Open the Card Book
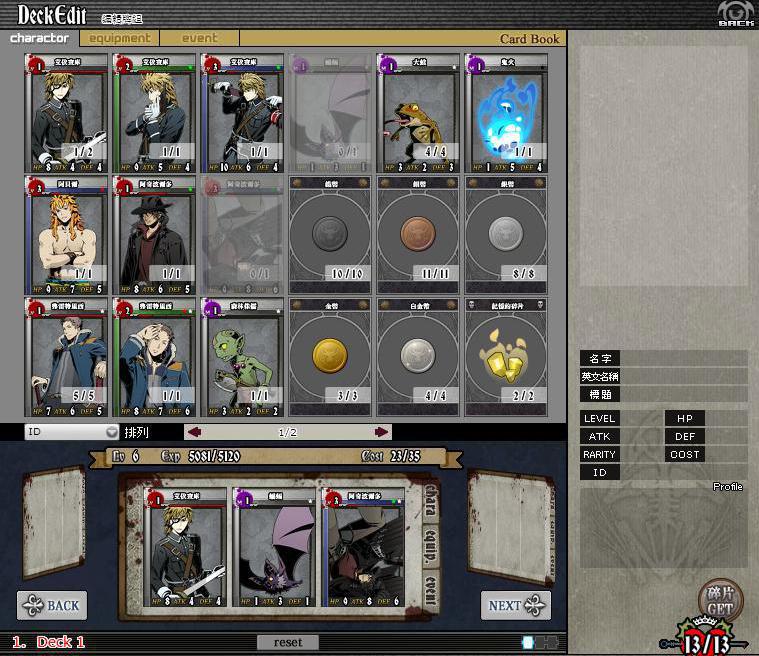The width and height of the screenshot is (759, 656). pyautogui.click(x=529, y=40)
